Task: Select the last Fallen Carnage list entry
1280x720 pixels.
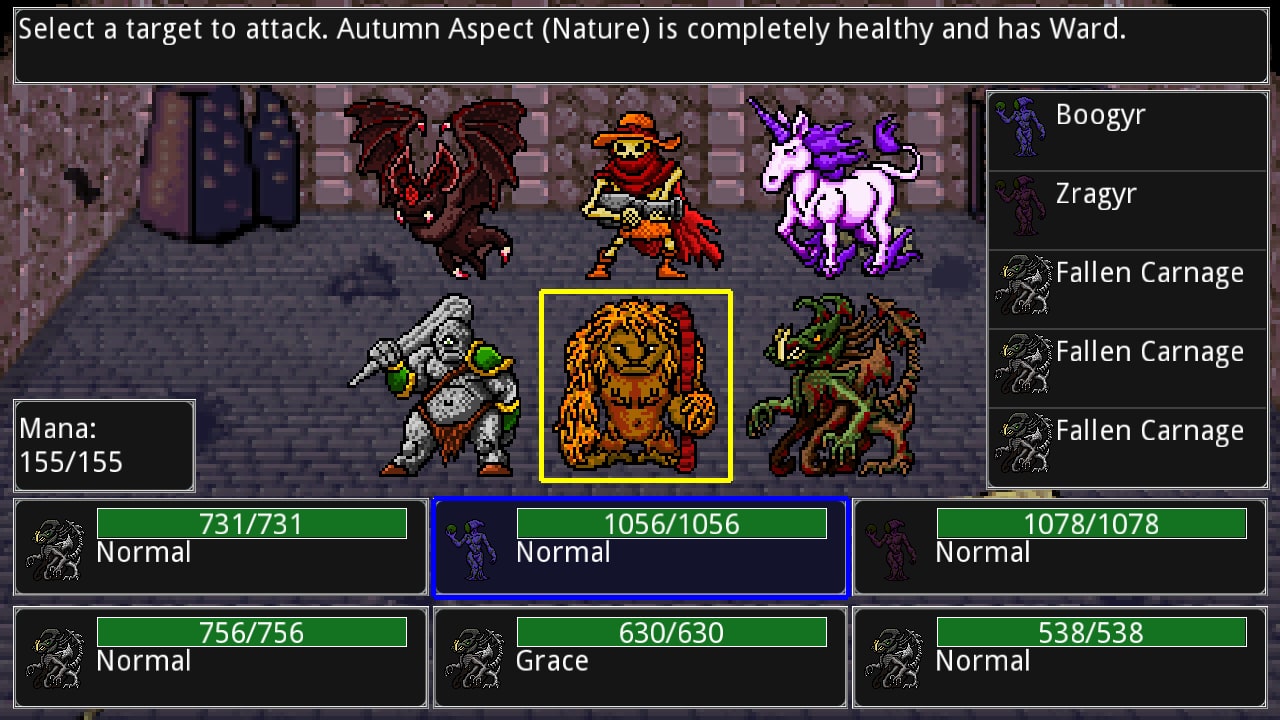Action: click(1150, 430)
